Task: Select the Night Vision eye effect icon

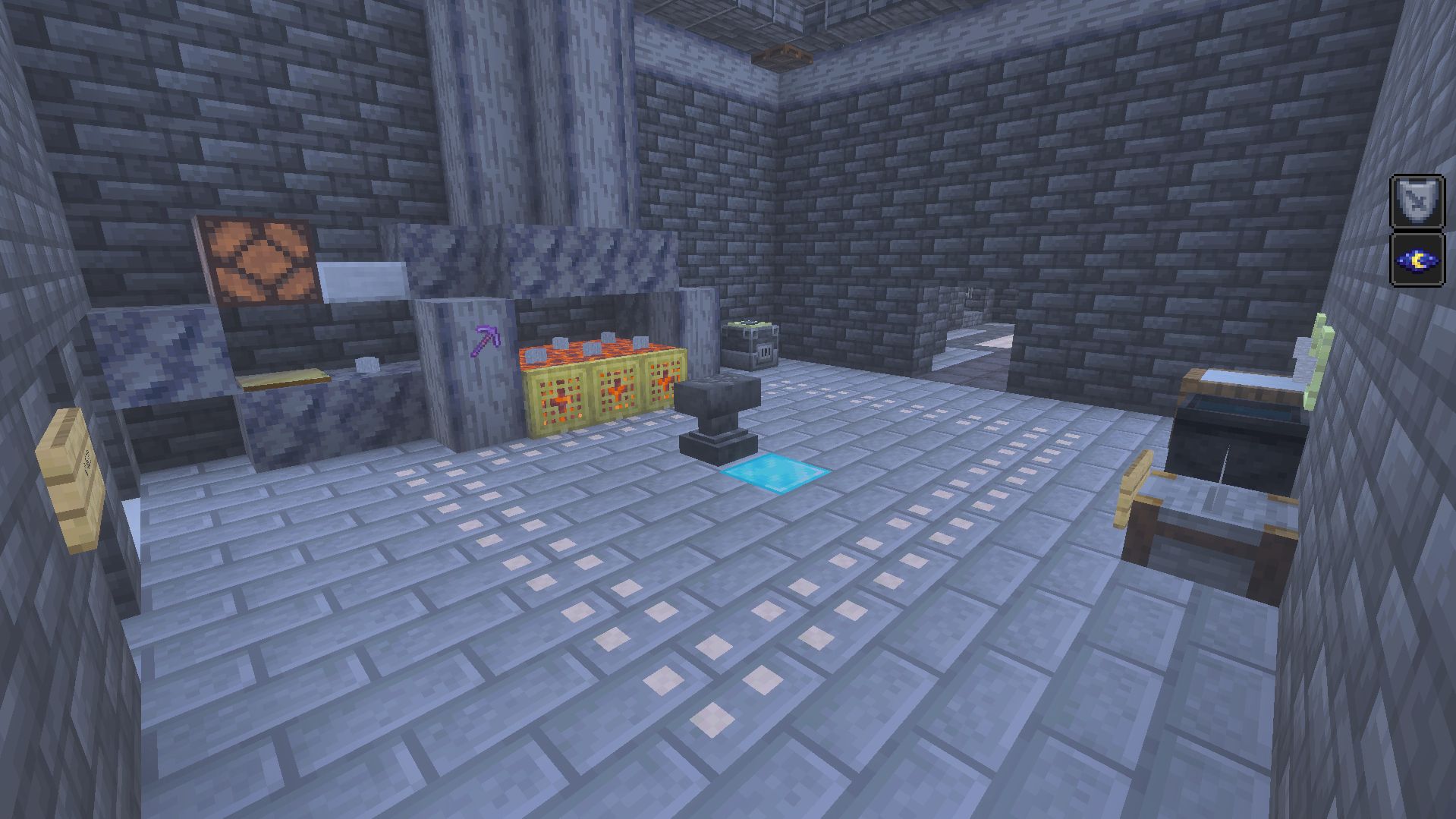Action: pos(1417,260)
